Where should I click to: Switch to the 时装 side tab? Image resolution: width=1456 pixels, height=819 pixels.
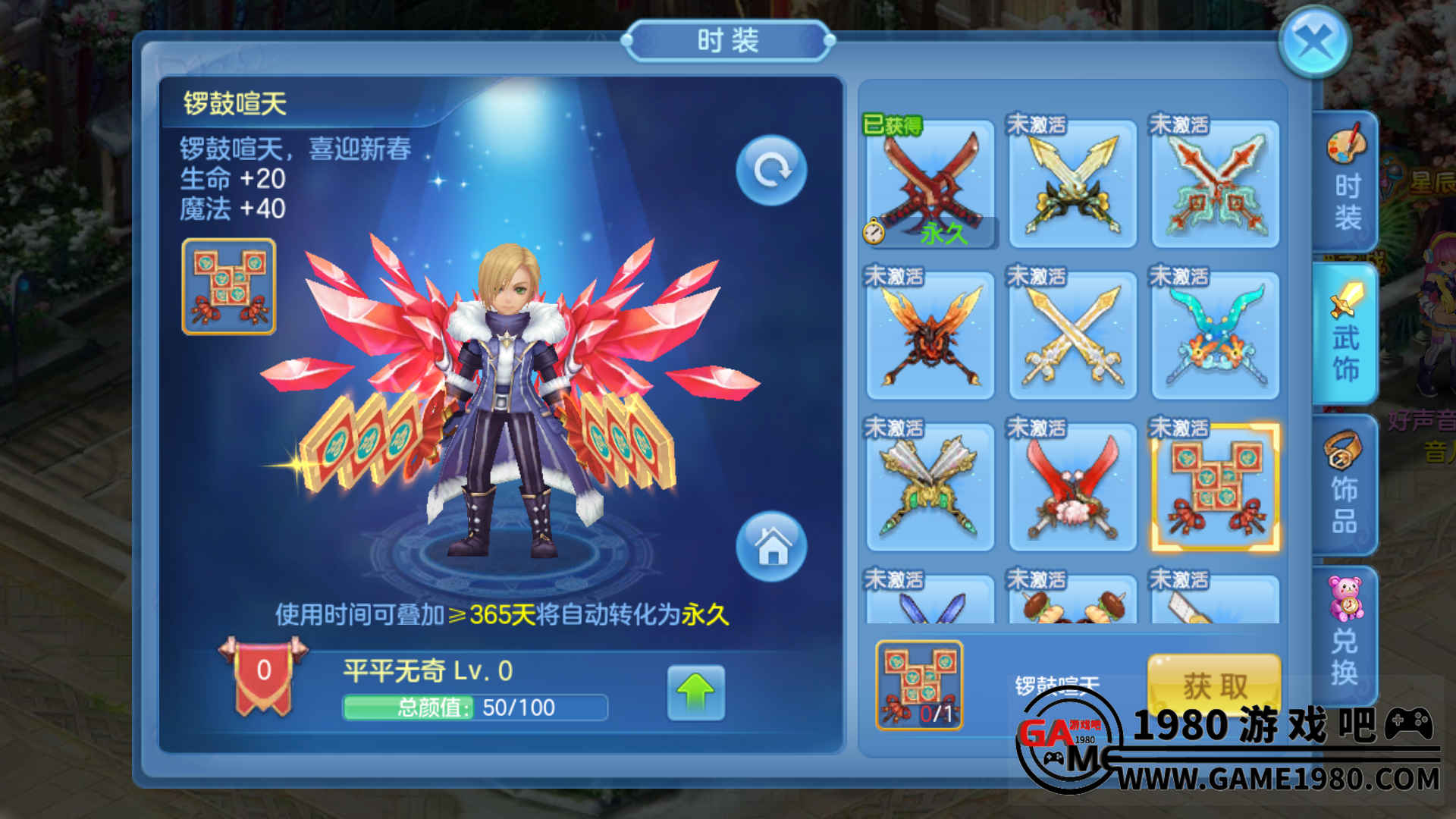point(1346,182)
